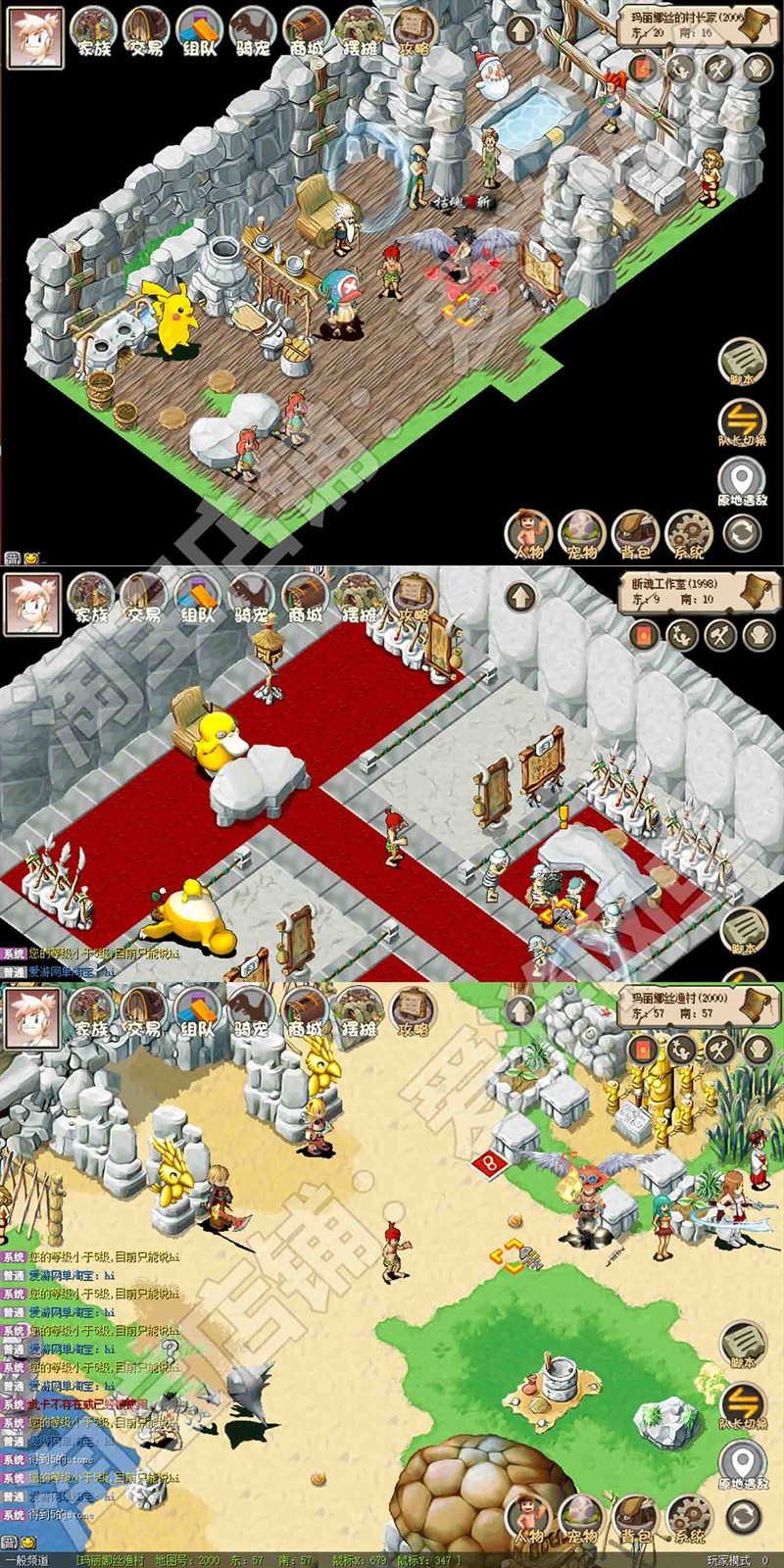Image resolution: width=784 pixels, height=1568 pixels.
Task: Open 人物 character panel in 村长家 screen
Action: (x=528, y=535)
